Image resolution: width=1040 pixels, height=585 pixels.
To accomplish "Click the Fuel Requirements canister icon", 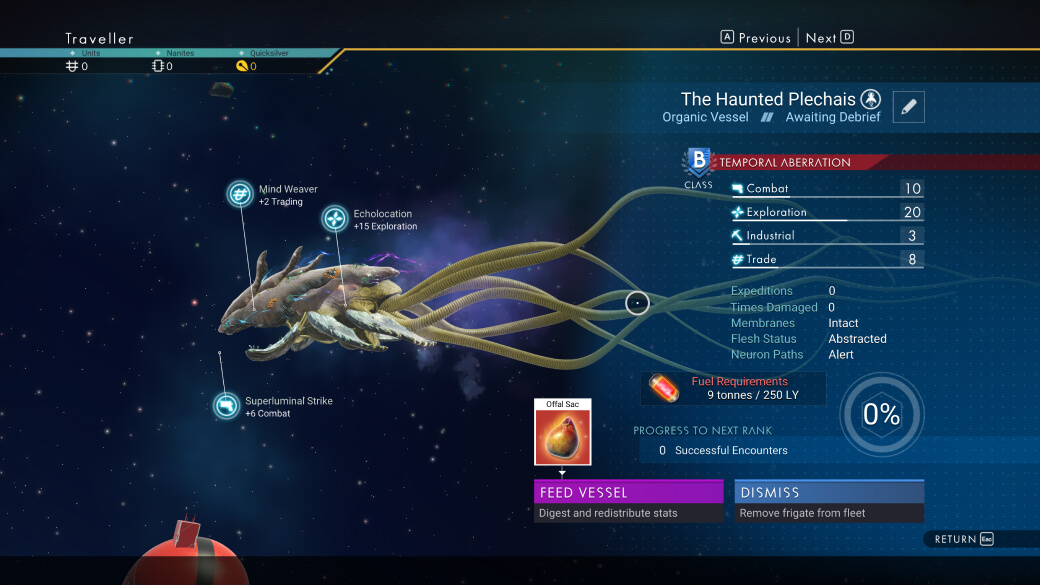I will (x=663, y=388).
